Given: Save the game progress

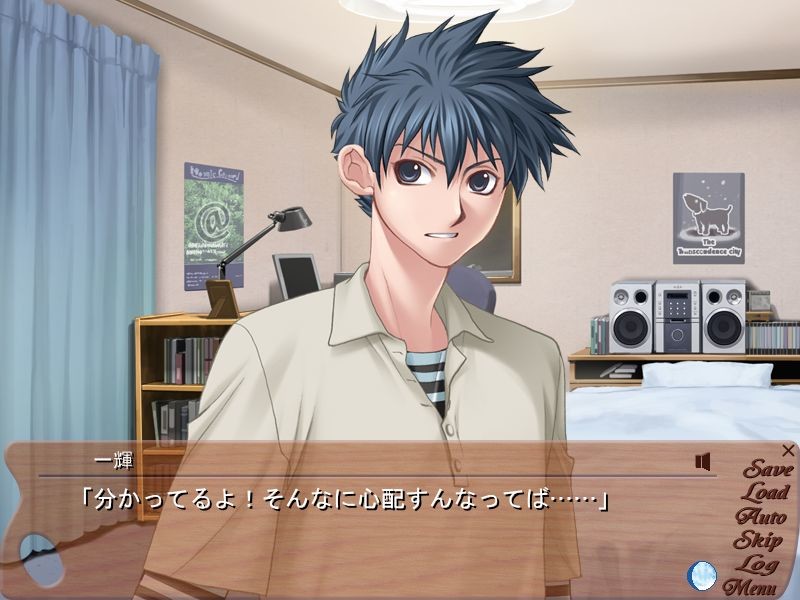Looking at the screenshot, I should 768,470.
